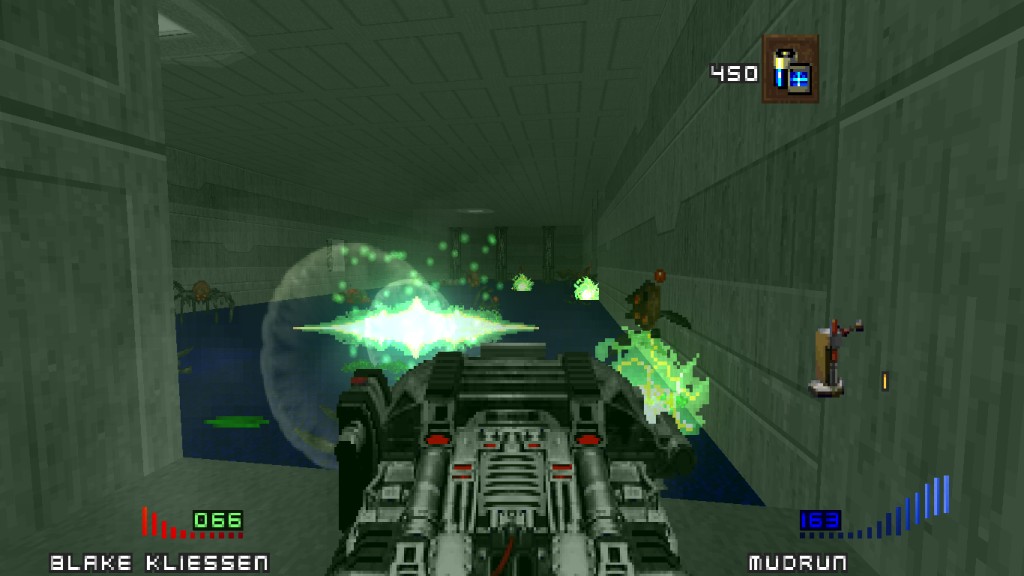Select the inventory item icon beside 450
The image size is (1024, 576).
point(790,70)
